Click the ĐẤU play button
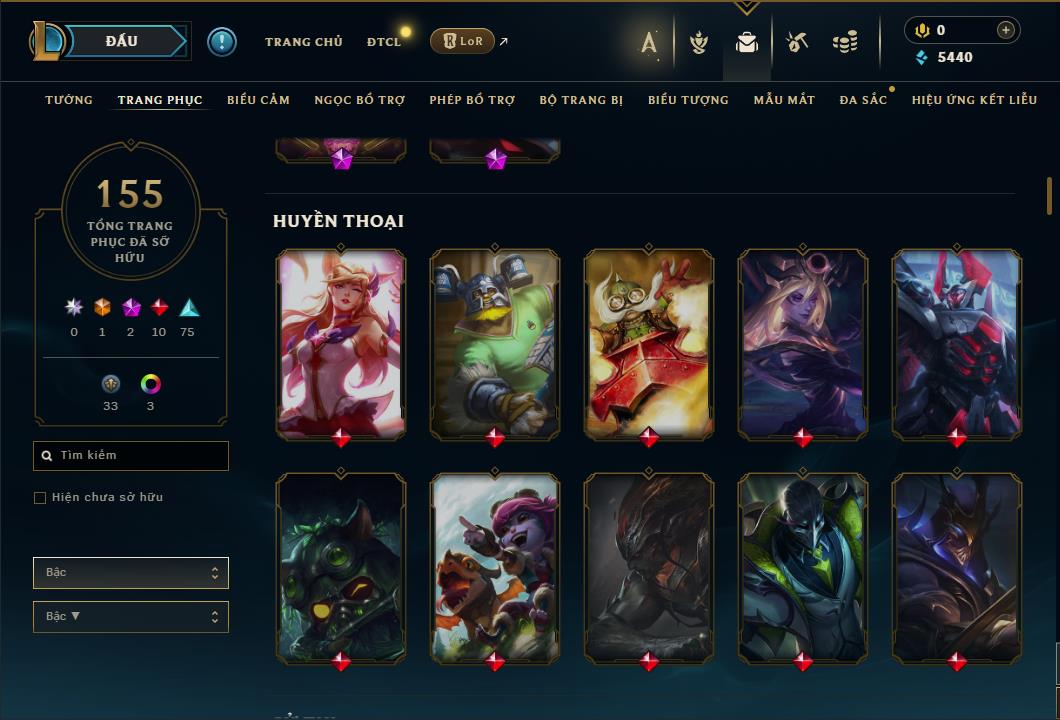1060x720 pixels. point(122,41)
